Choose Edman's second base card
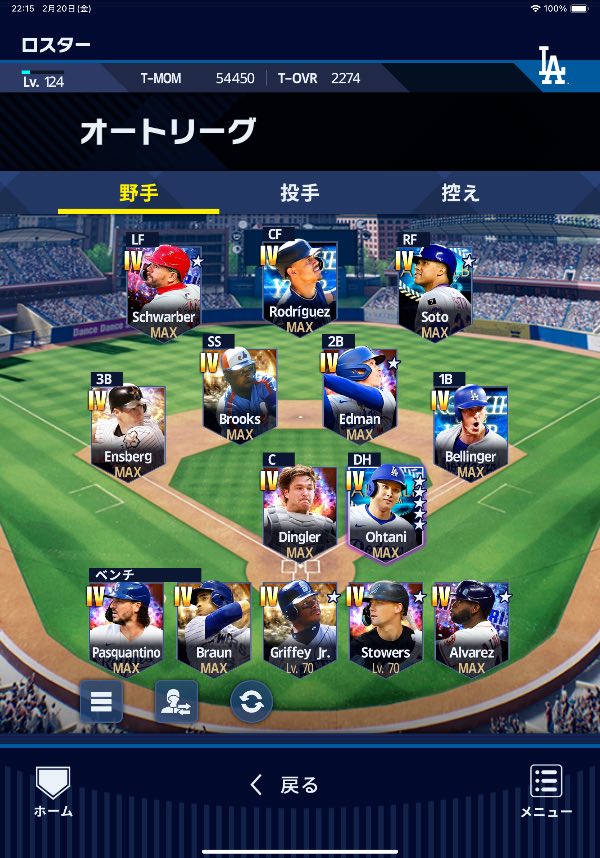 pos(359,391)
